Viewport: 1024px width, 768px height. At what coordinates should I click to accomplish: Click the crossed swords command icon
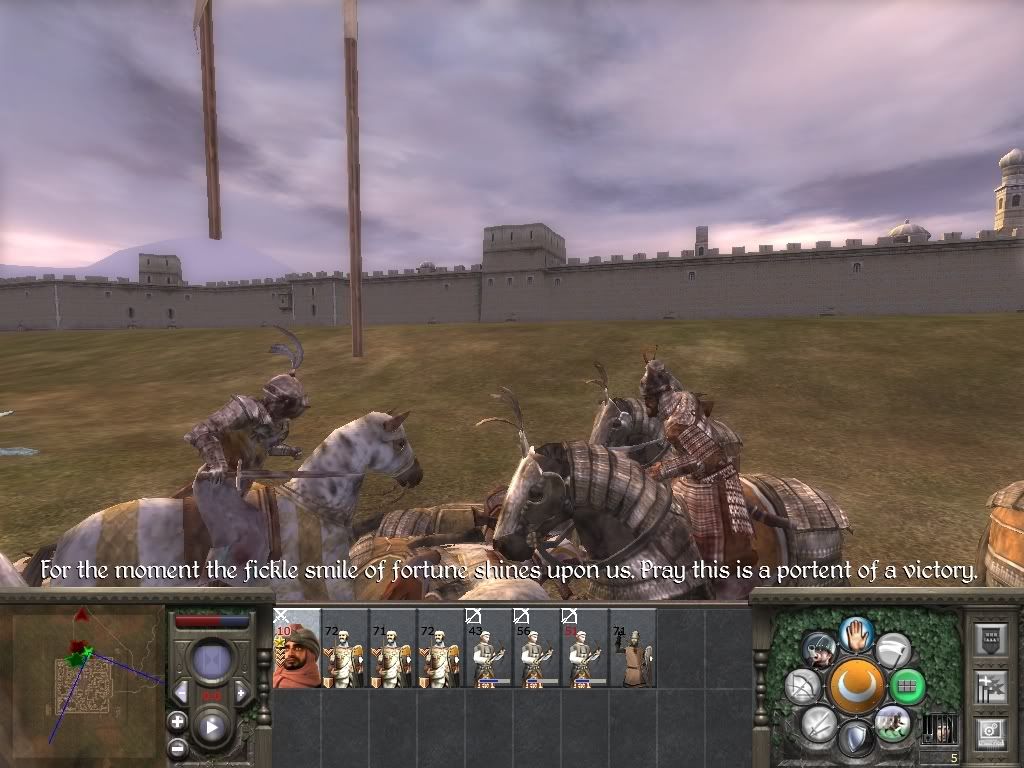819,723
